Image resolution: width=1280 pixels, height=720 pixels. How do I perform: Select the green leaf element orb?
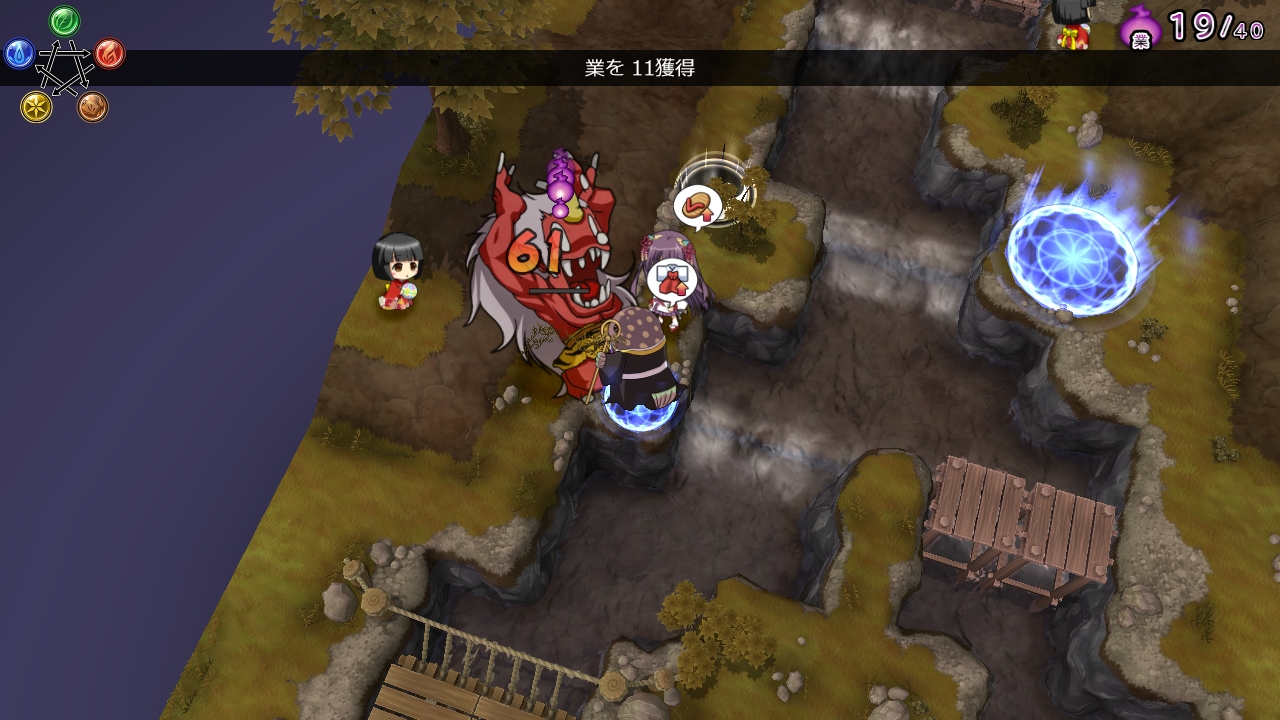pyautogui.click(x=65, y=20)
